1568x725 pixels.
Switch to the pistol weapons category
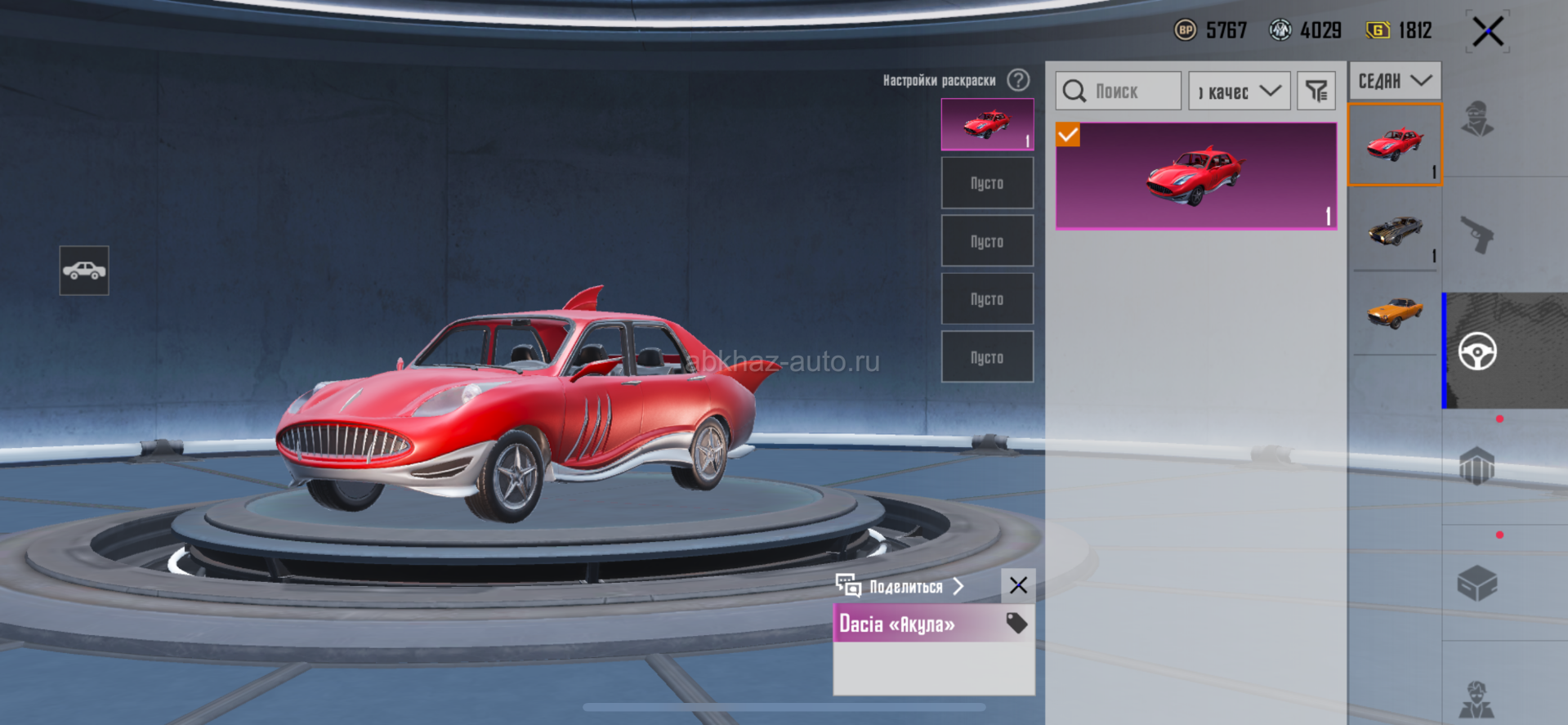click(1477, 235)
